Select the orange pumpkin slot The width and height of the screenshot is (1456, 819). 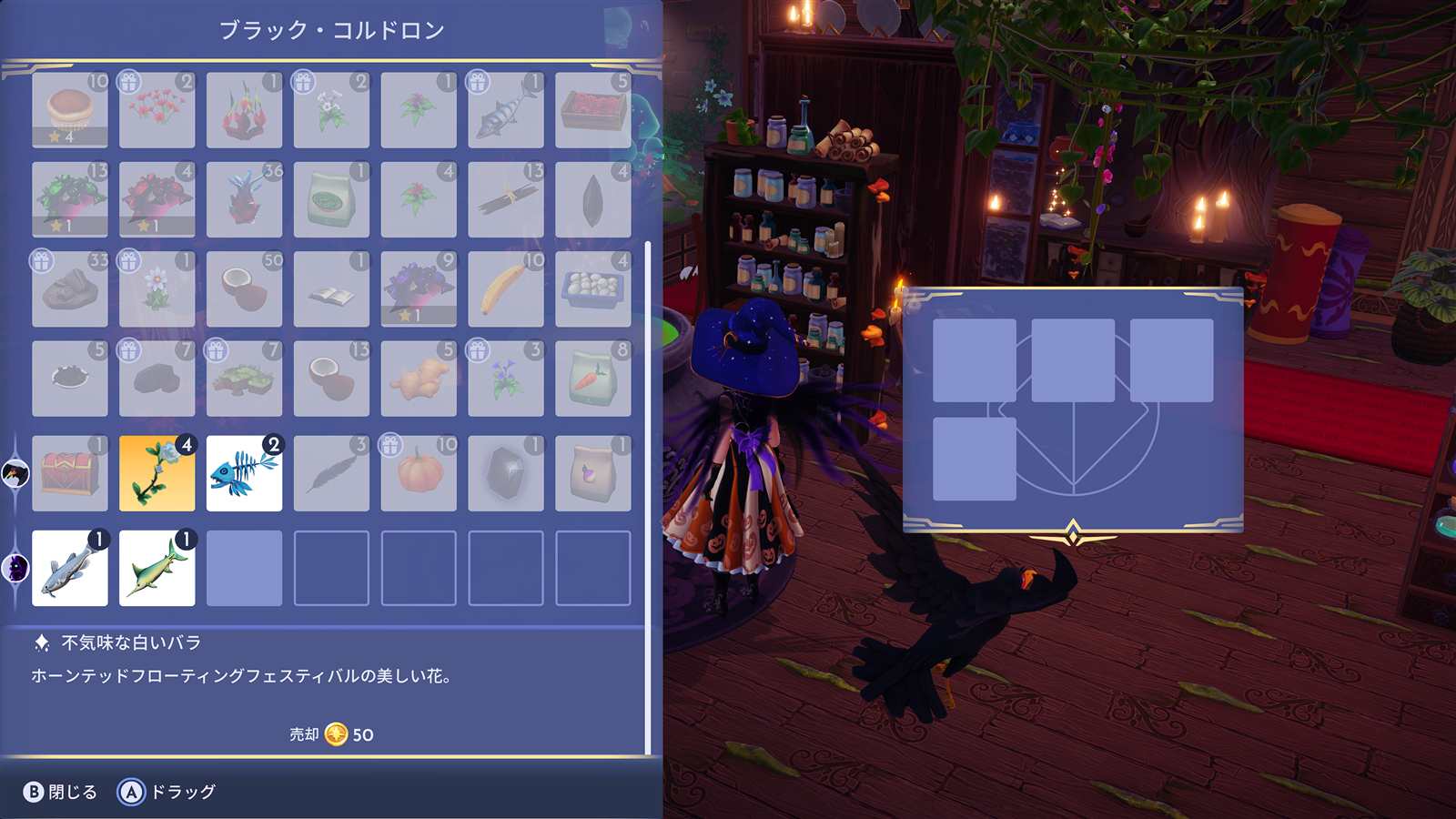point(419,473)
